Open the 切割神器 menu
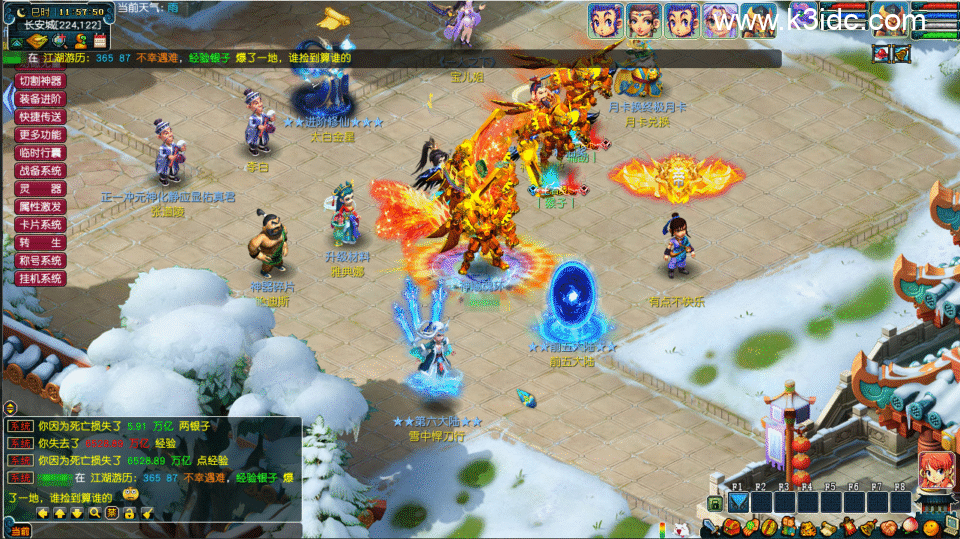 tap(40, 81)
